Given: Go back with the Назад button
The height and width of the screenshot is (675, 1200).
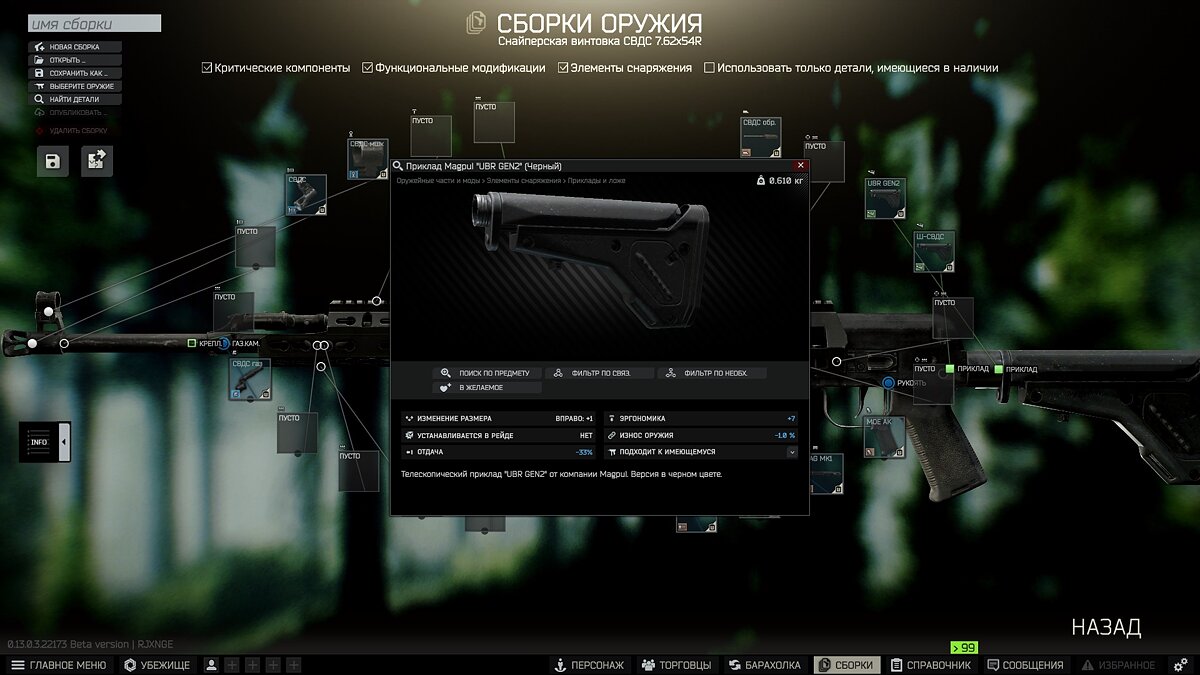Looking at the screenshot, I should [1106, 628].
